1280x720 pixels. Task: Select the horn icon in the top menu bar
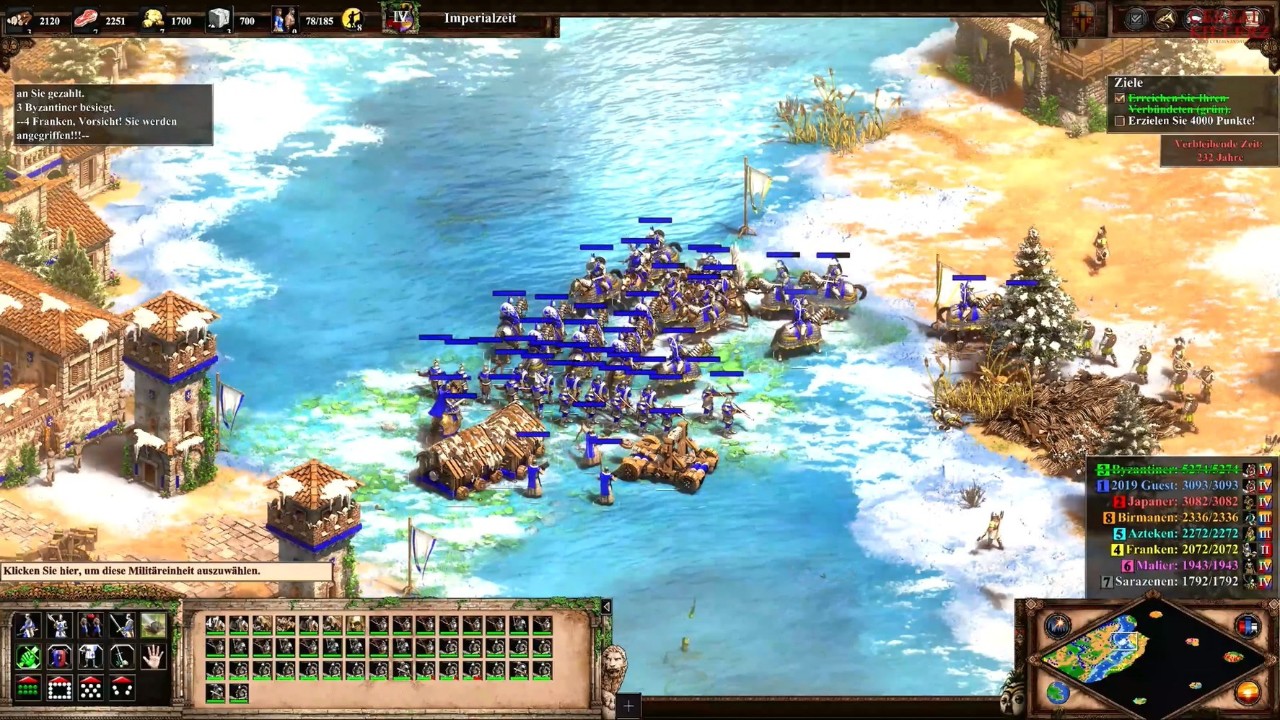tap(1166, 18)
